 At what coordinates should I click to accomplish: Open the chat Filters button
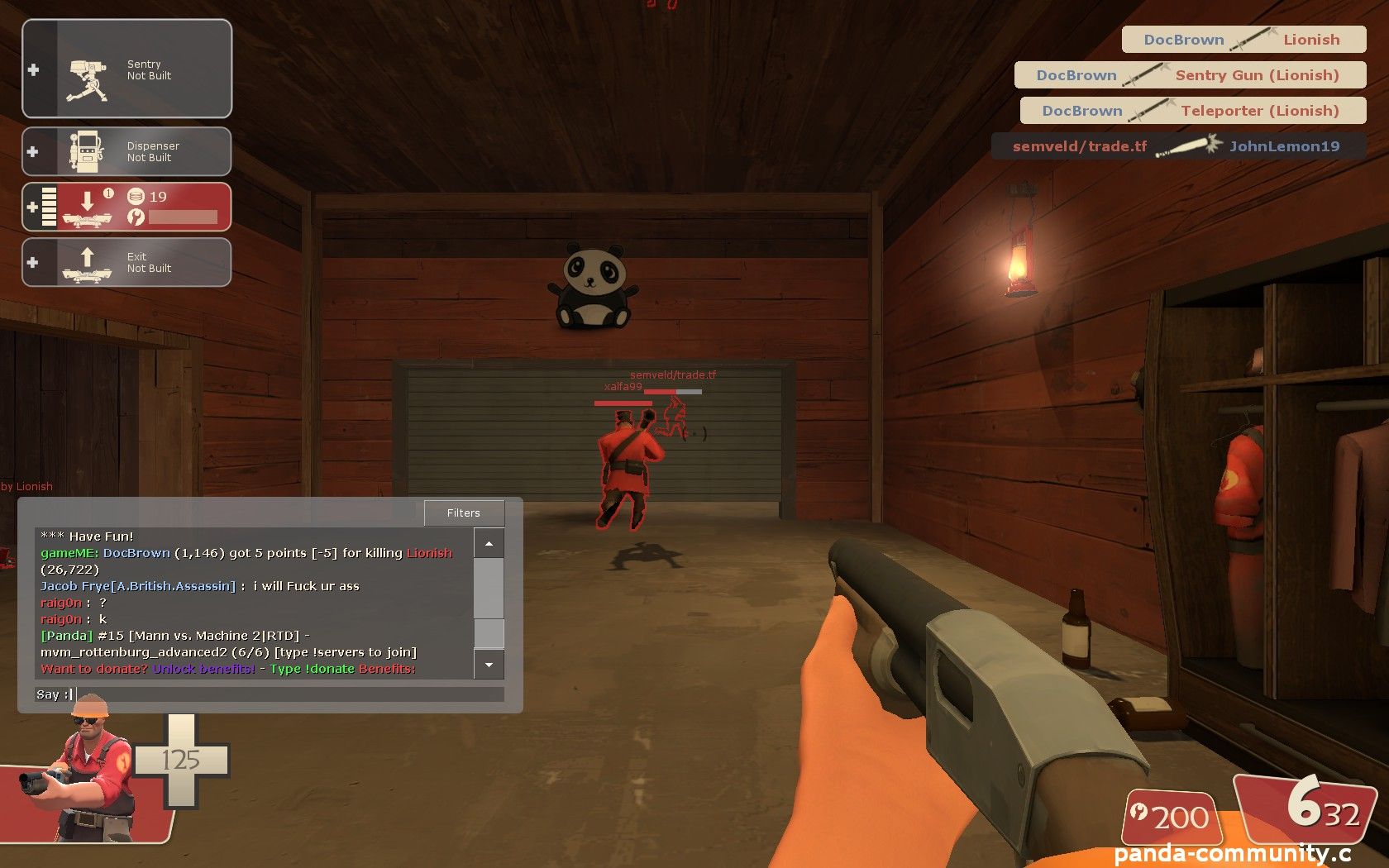tap(463, 513)
